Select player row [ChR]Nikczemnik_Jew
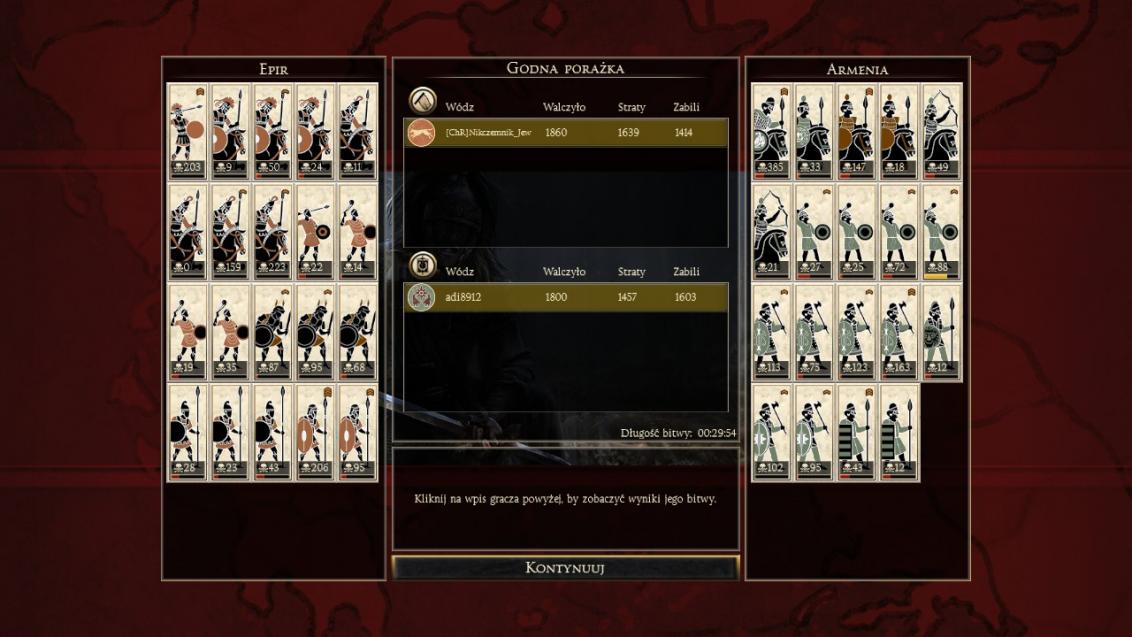 [566, 133]
